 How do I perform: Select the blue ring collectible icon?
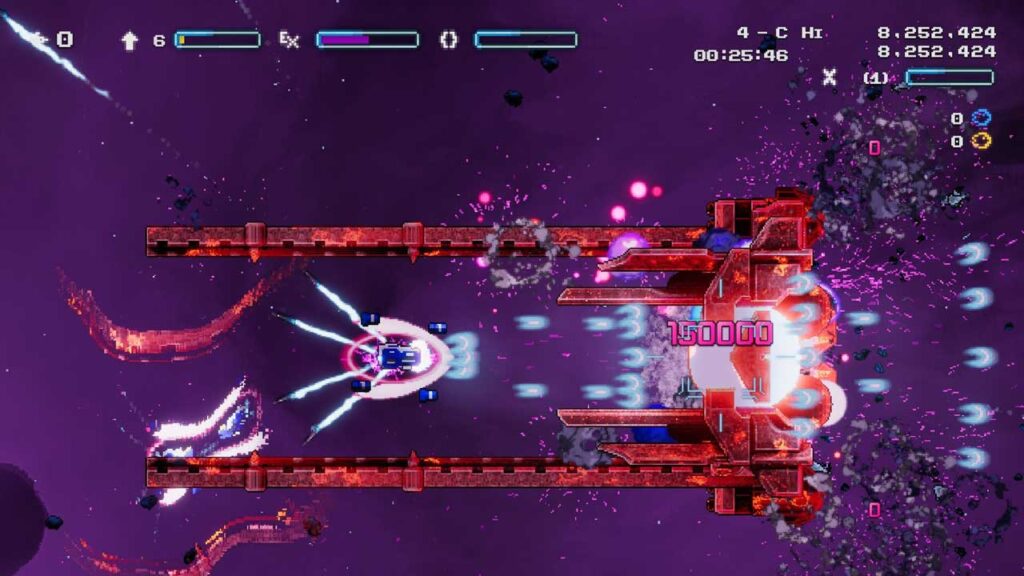(980, 118)
